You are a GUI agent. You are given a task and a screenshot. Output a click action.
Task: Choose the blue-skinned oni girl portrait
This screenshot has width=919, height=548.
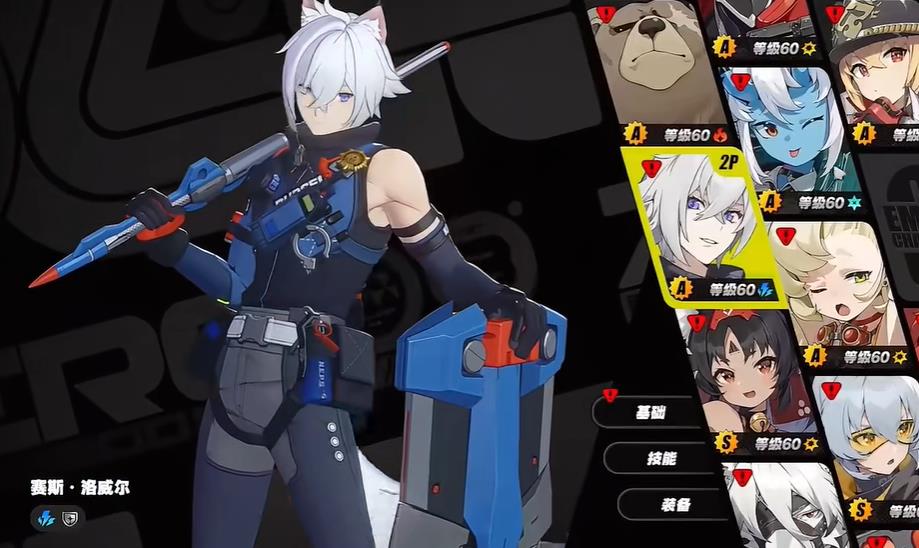pyautogui.click(x=789, y=137)
